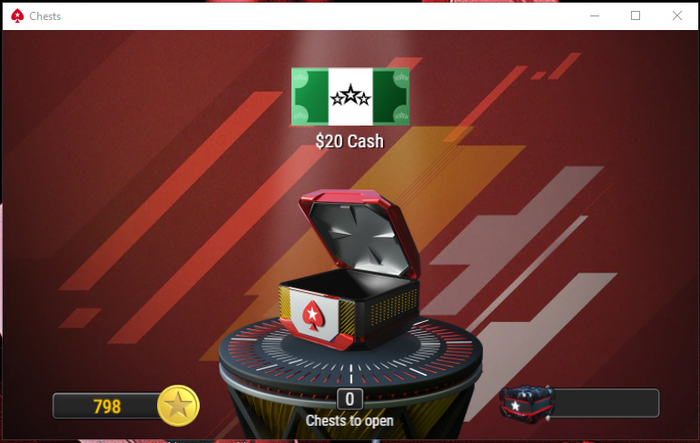The image size is (700, 443).
Task: Maximize the Chests window
Action: (x=635, y=15)
